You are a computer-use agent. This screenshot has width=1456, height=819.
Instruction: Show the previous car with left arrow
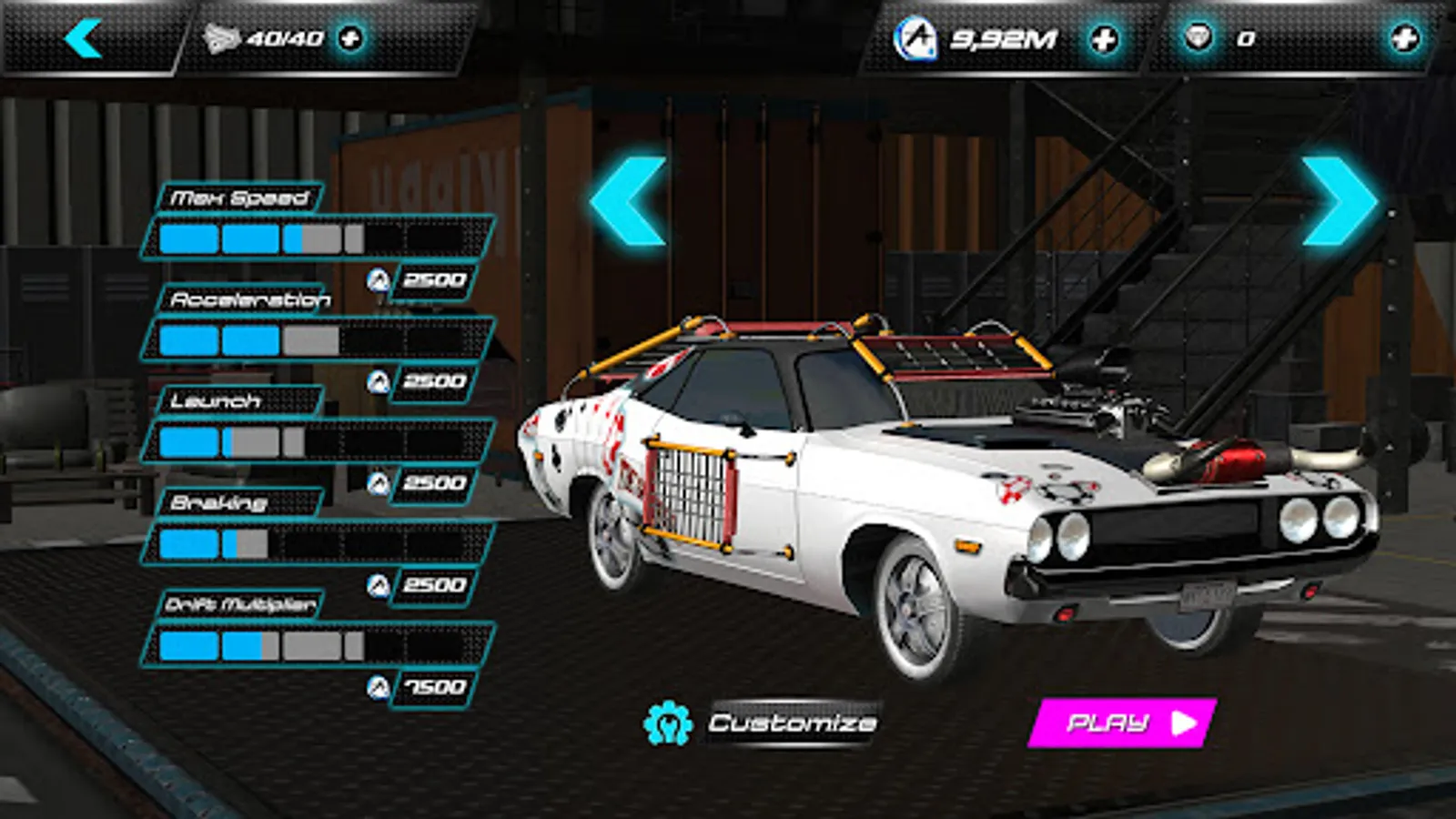tap(630, 201)
